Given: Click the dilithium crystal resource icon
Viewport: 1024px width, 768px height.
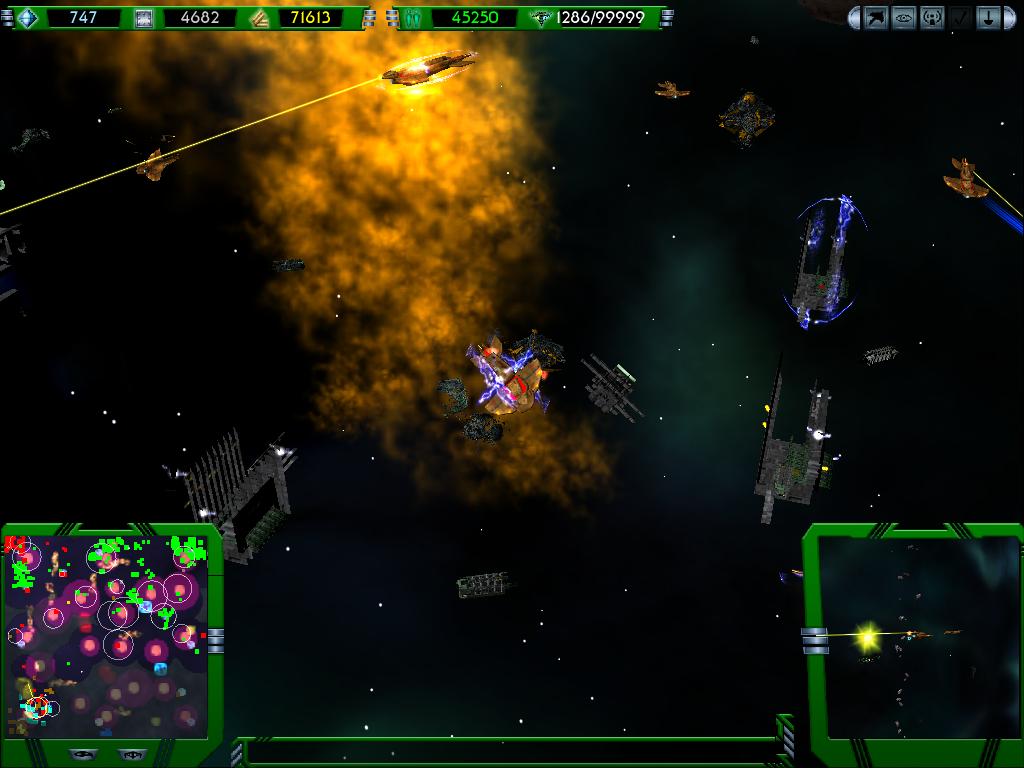Looking at the screenshot, I should click(x=28, y=18).
